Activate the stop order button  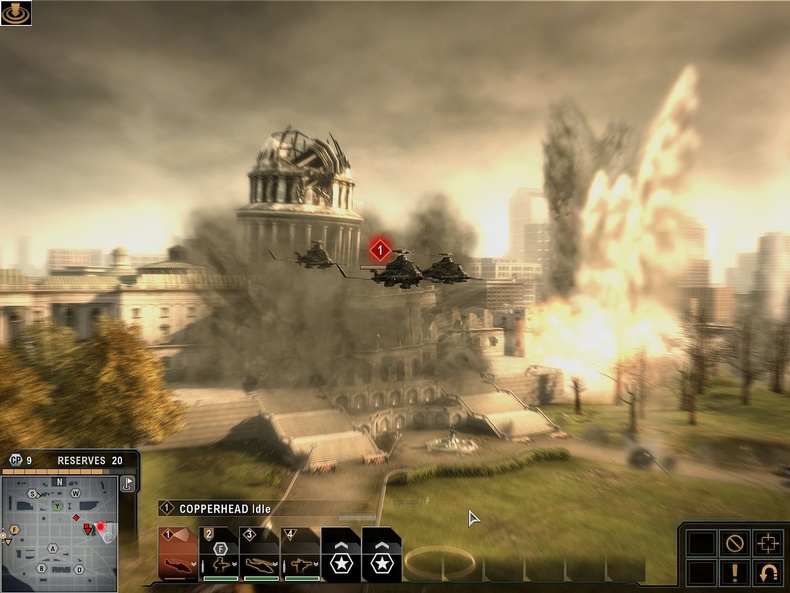[735, 543]
